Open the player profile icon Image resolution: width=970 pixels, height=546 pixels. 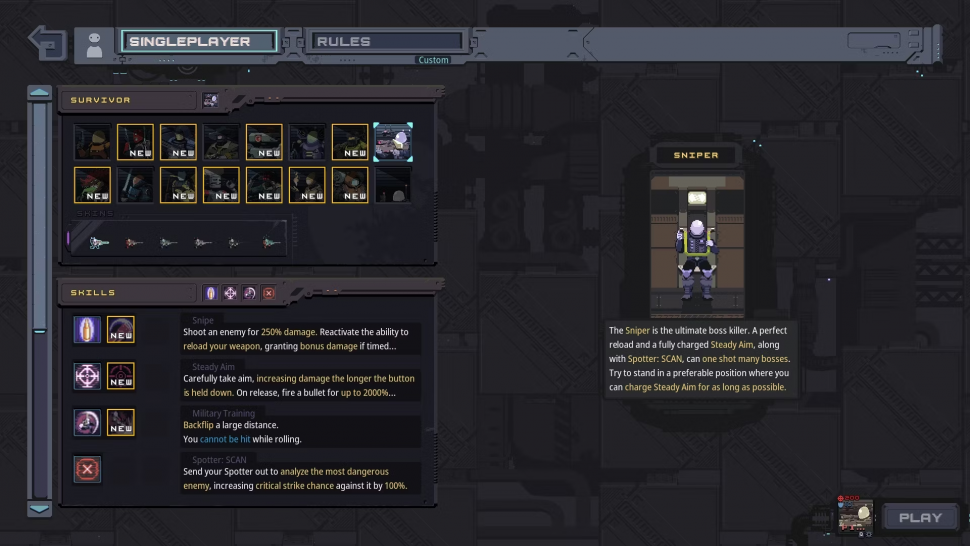(95, 44)
